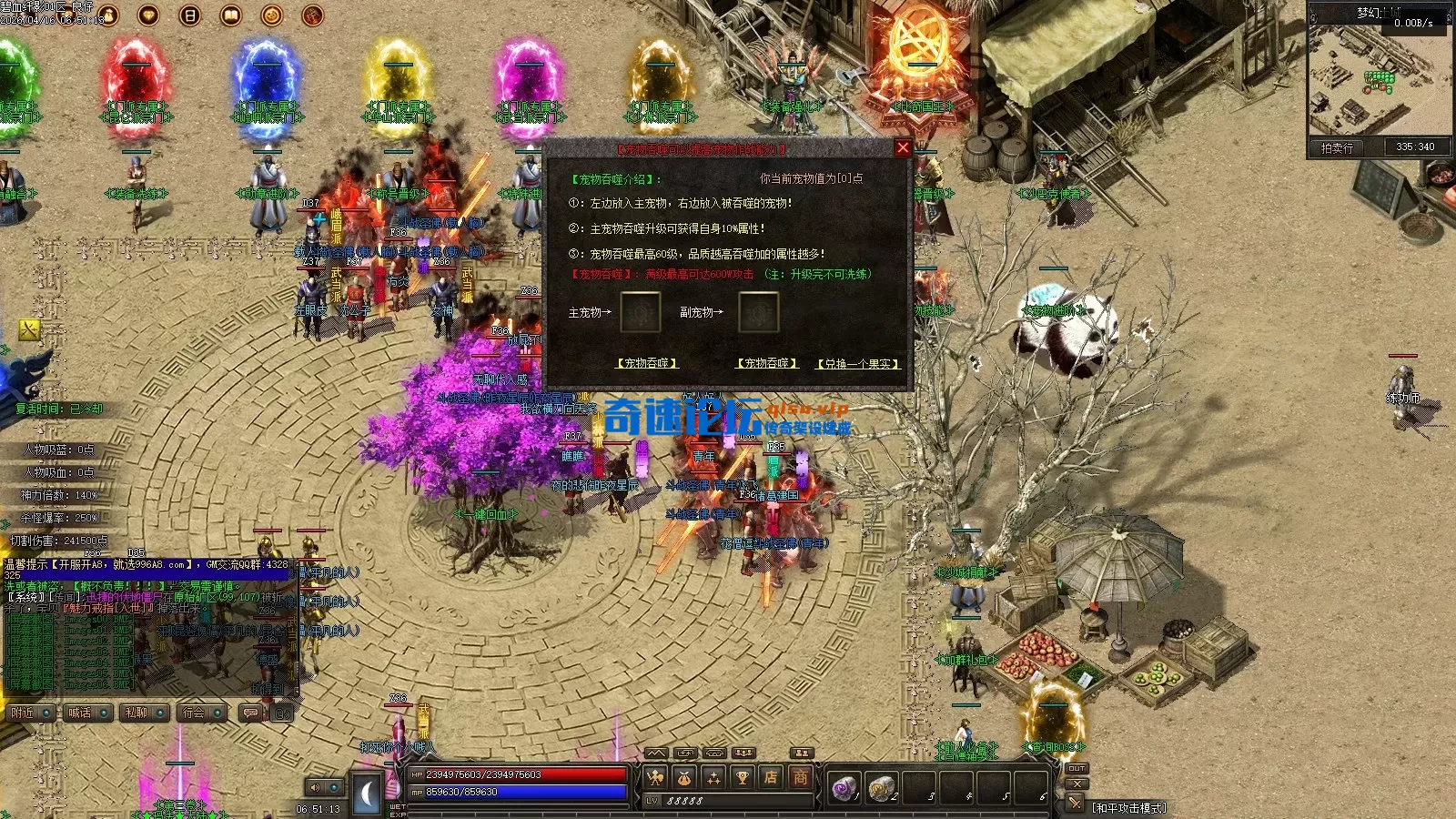Open the book icon in top bar
This screenshot has height=819, width=1456.
[231, 15]
